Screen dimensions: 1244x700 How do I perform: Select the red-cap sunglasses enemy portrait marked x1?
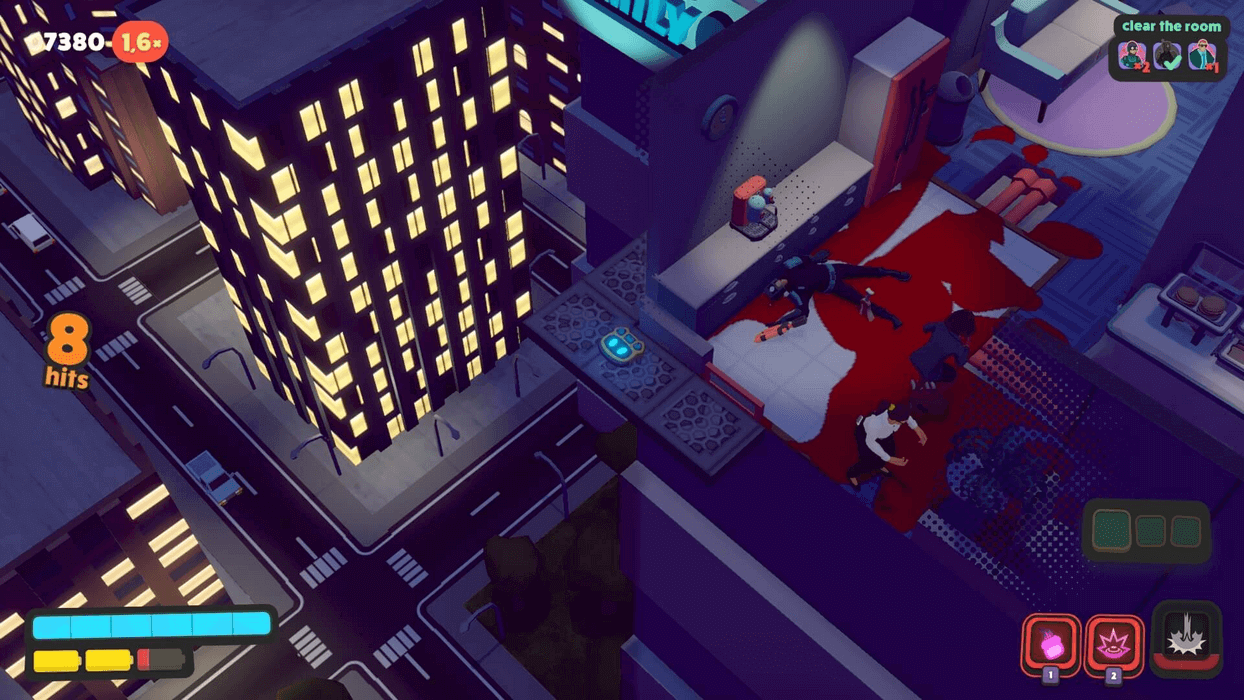pos(1202,57)
